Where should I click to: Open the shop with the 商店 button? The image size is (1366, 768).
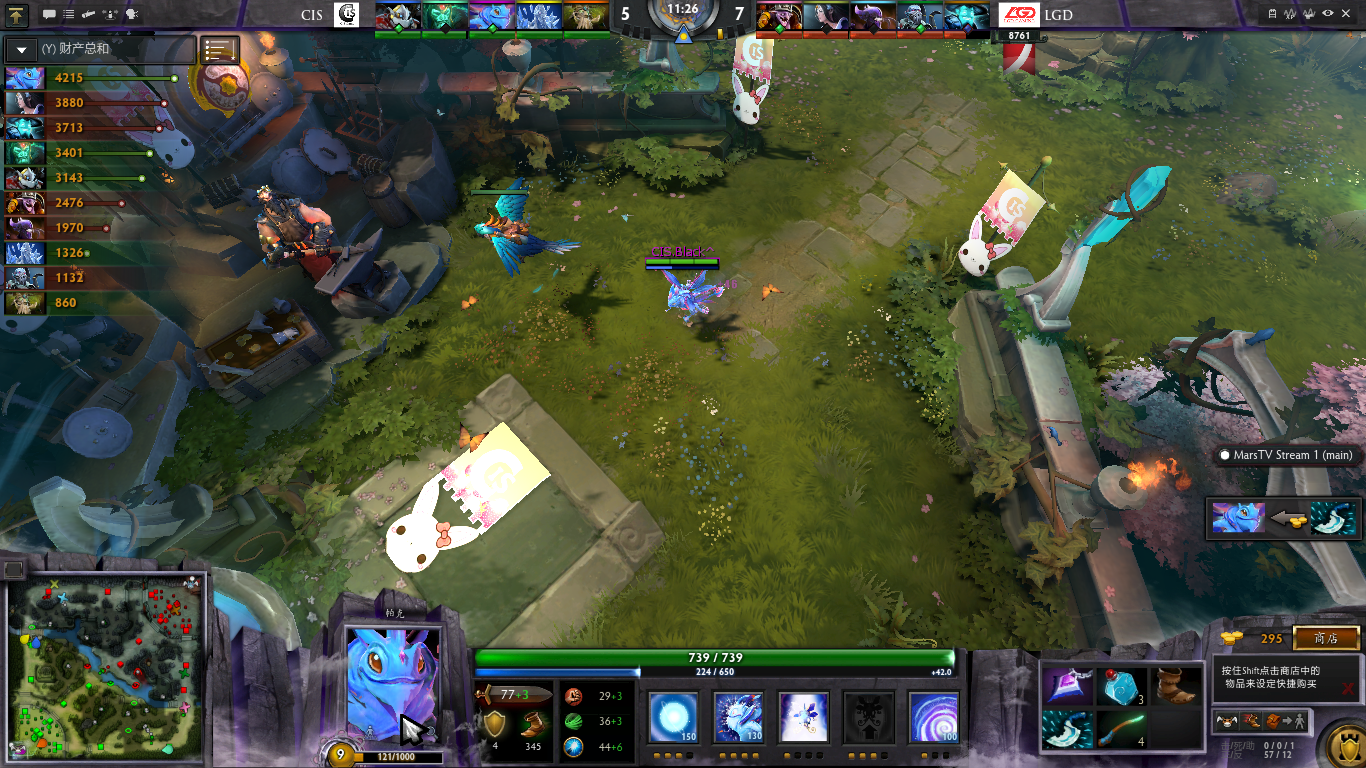(1326, 638)
